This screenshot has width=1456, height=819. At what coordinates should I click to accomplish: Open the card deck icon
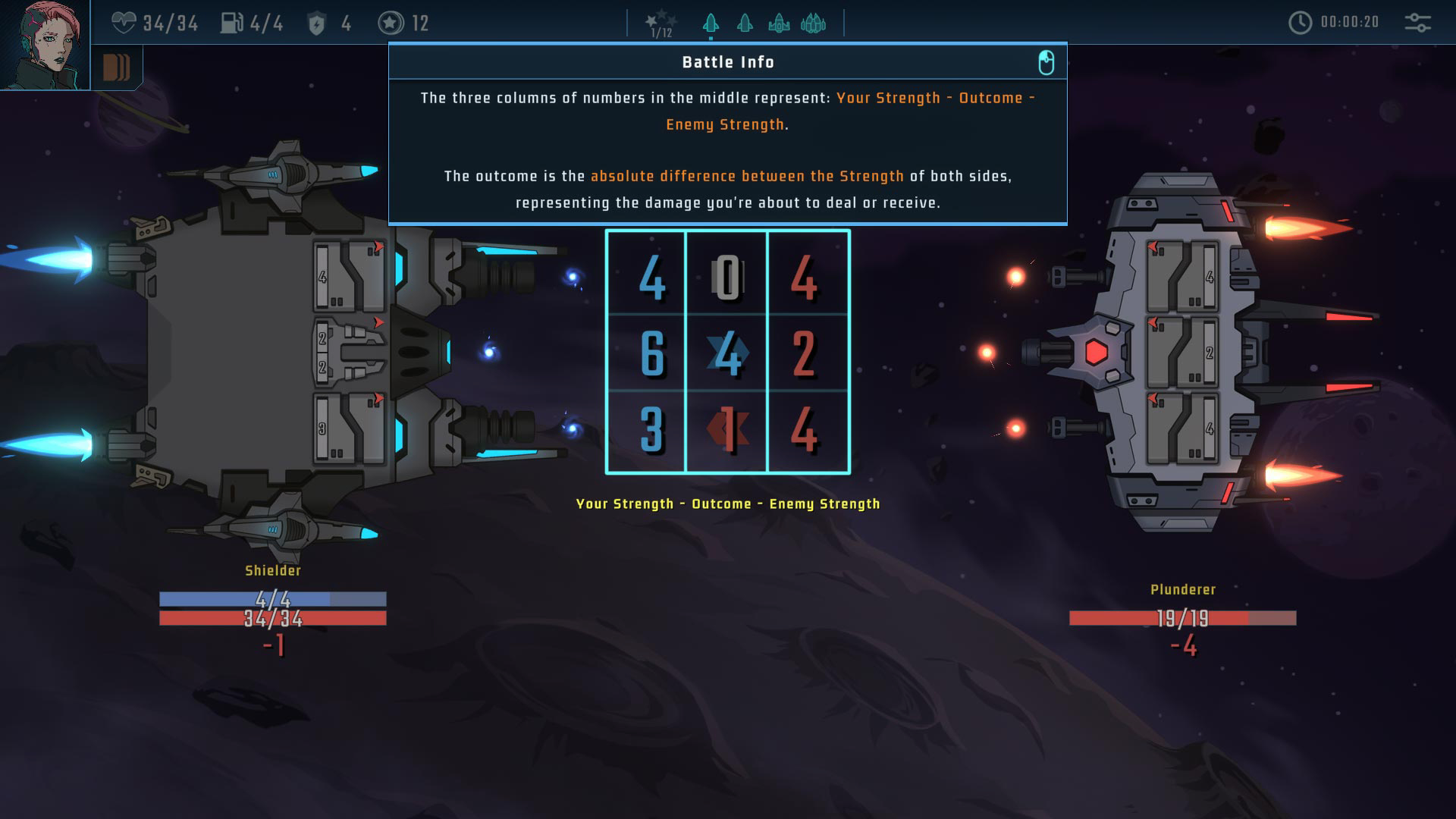pos(116,68)
